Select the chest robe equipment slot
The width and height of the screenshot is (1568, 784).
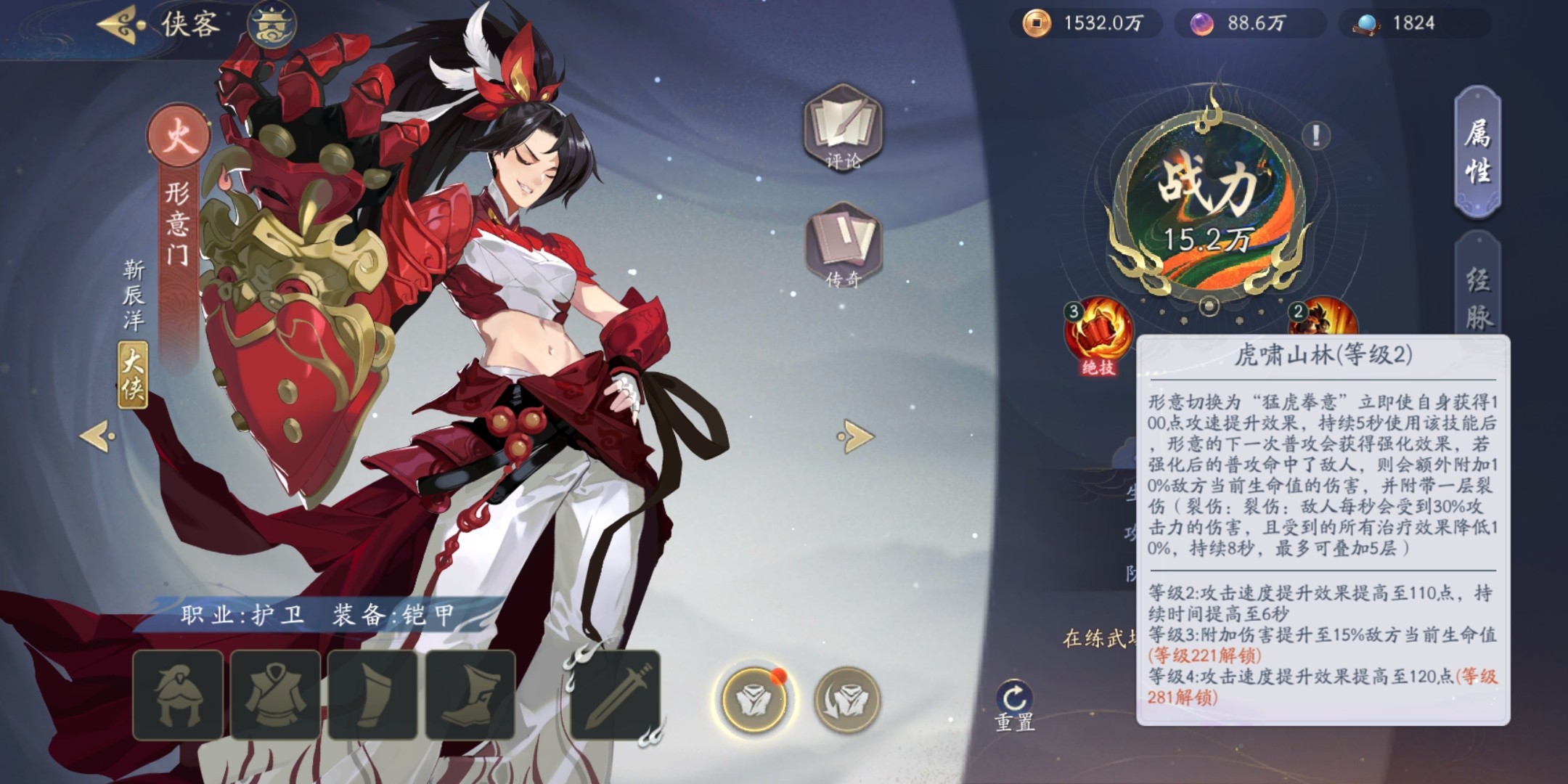[276, 695]
